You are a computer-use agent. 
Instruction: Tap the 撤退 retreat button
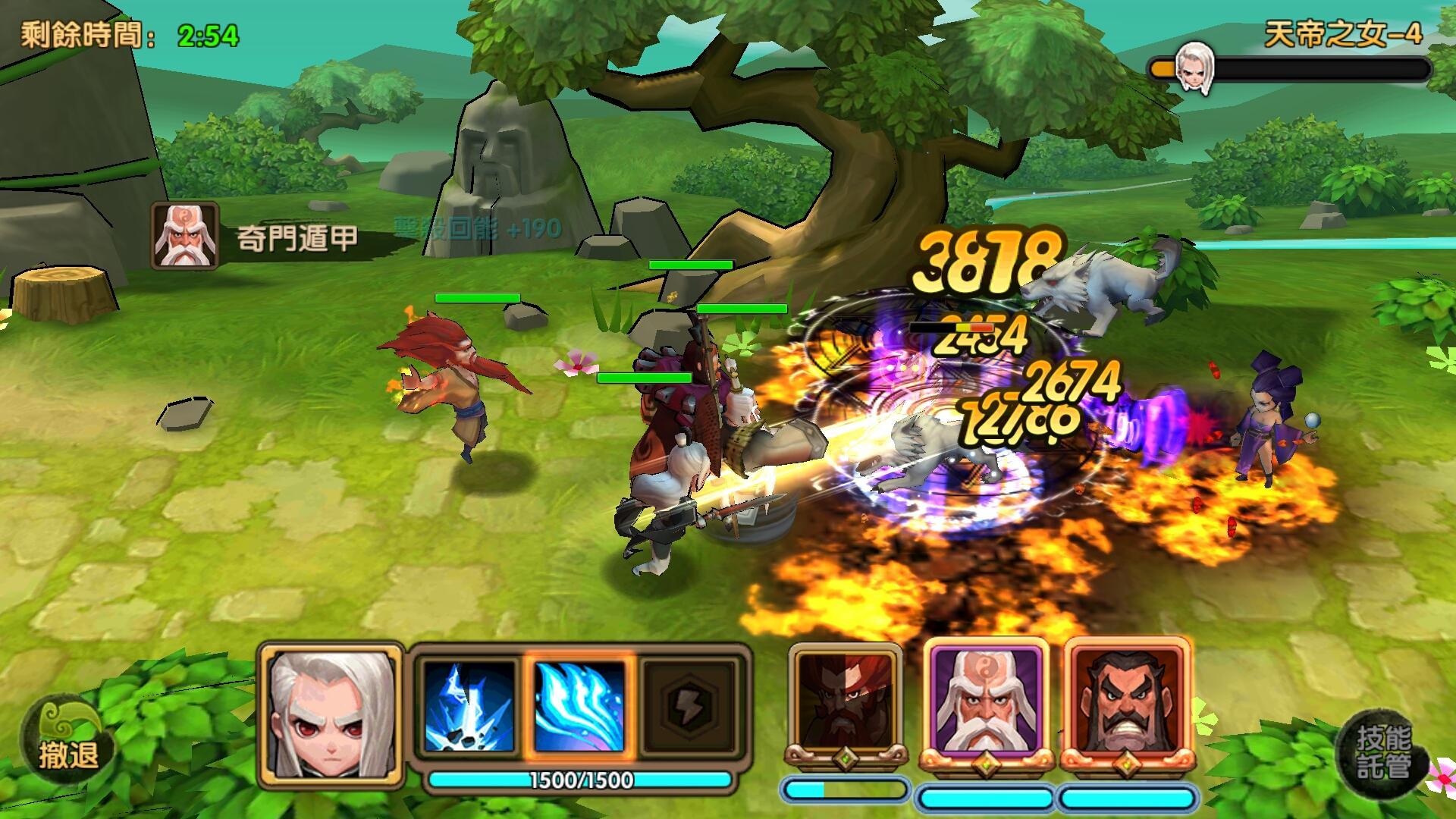67,744
